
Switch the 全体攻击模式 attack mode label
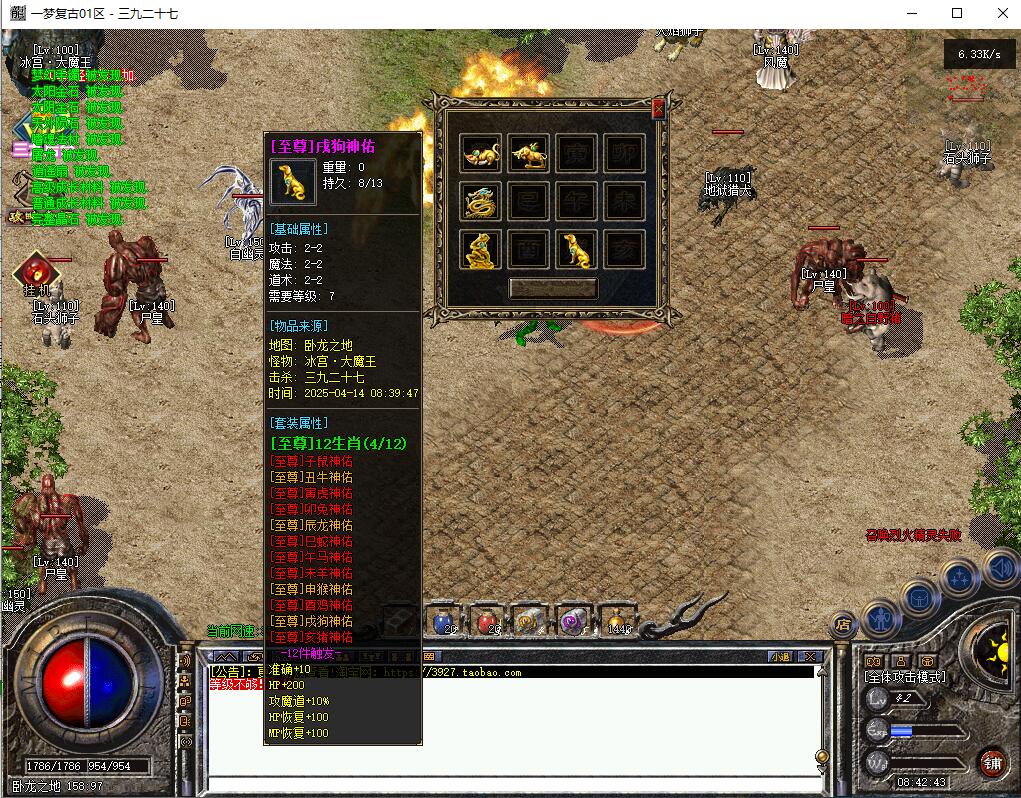pos(904,677)
